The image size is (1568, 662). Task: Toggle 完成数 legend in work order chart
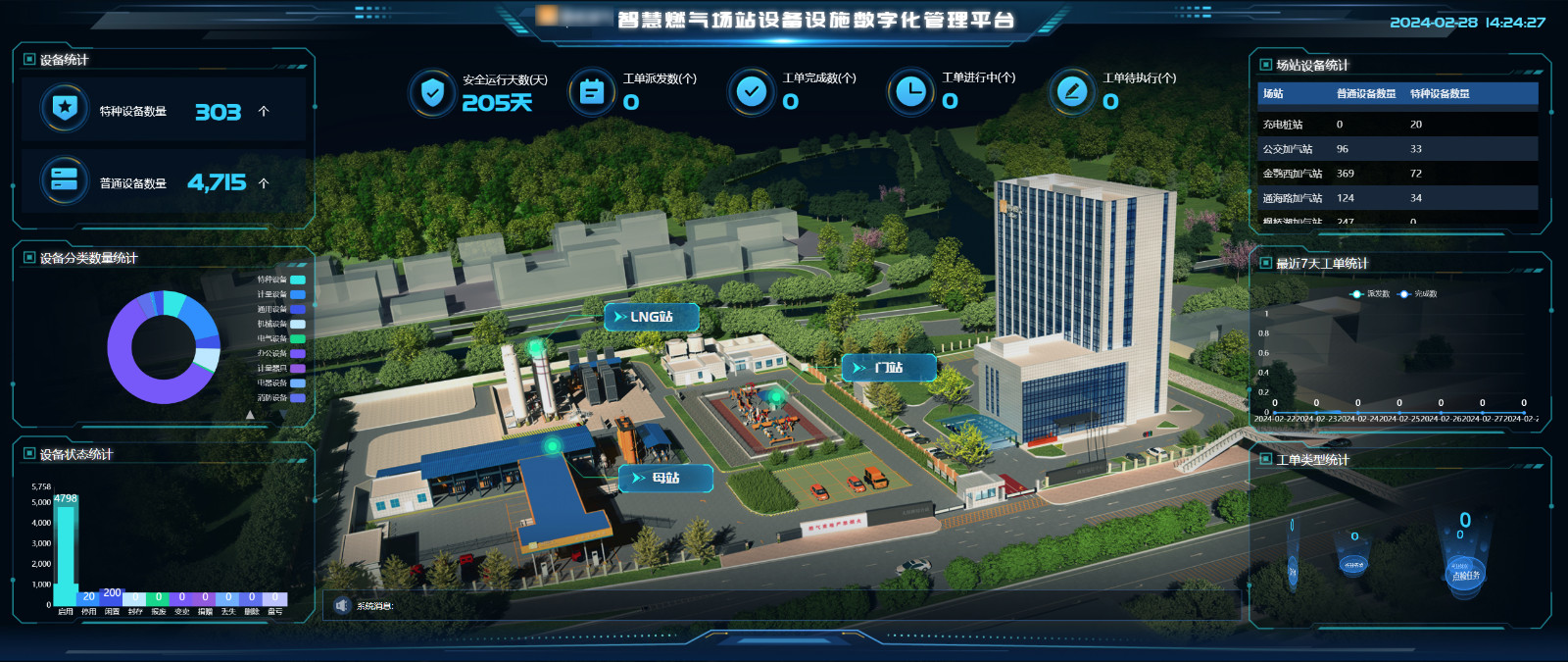(x=1419, y=294)
